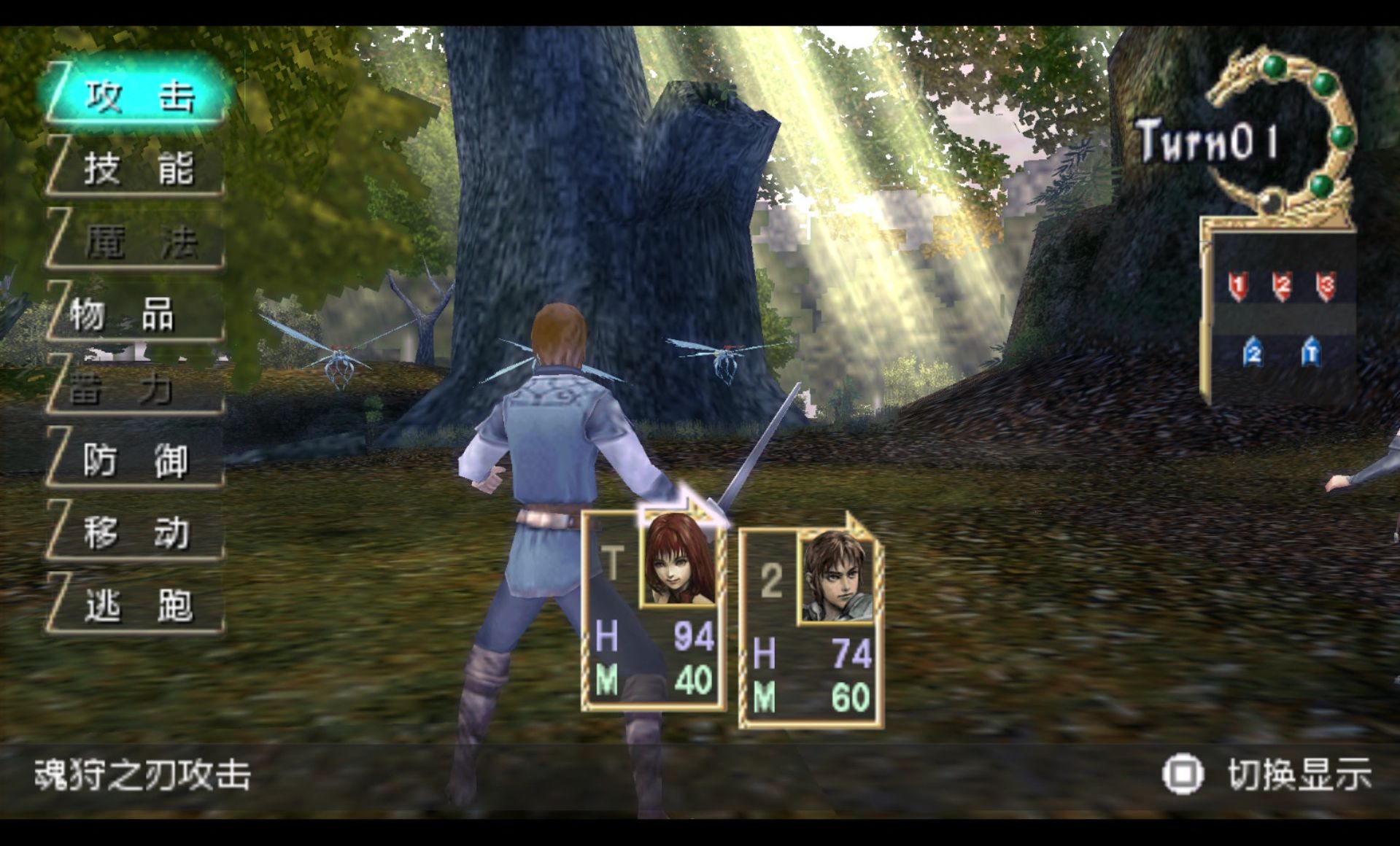Select the 移动 move command
Viewport: 1400px width, 846px height.
[x=137, y=533]
